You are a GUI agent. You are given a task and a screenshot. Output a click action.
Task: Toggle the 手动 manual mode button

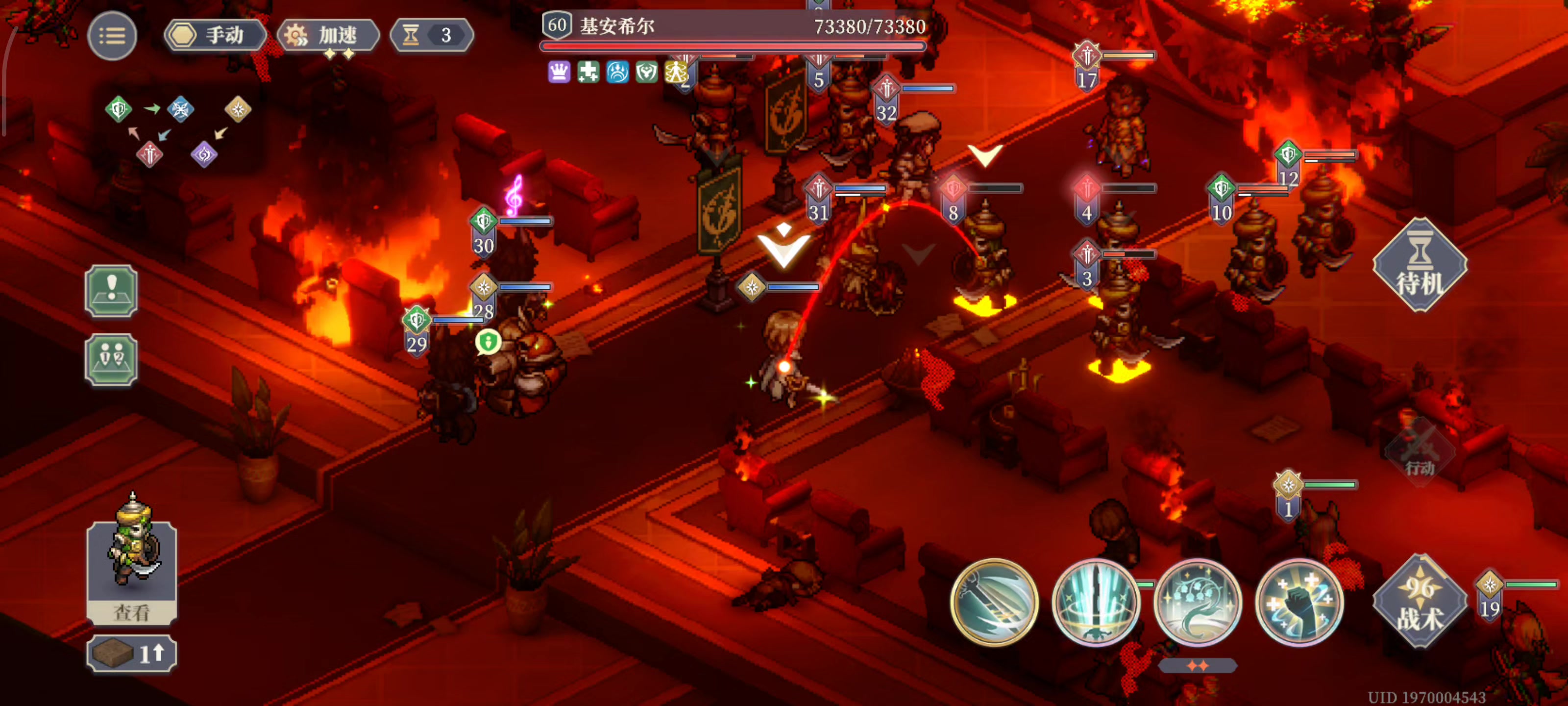(215, 35)
